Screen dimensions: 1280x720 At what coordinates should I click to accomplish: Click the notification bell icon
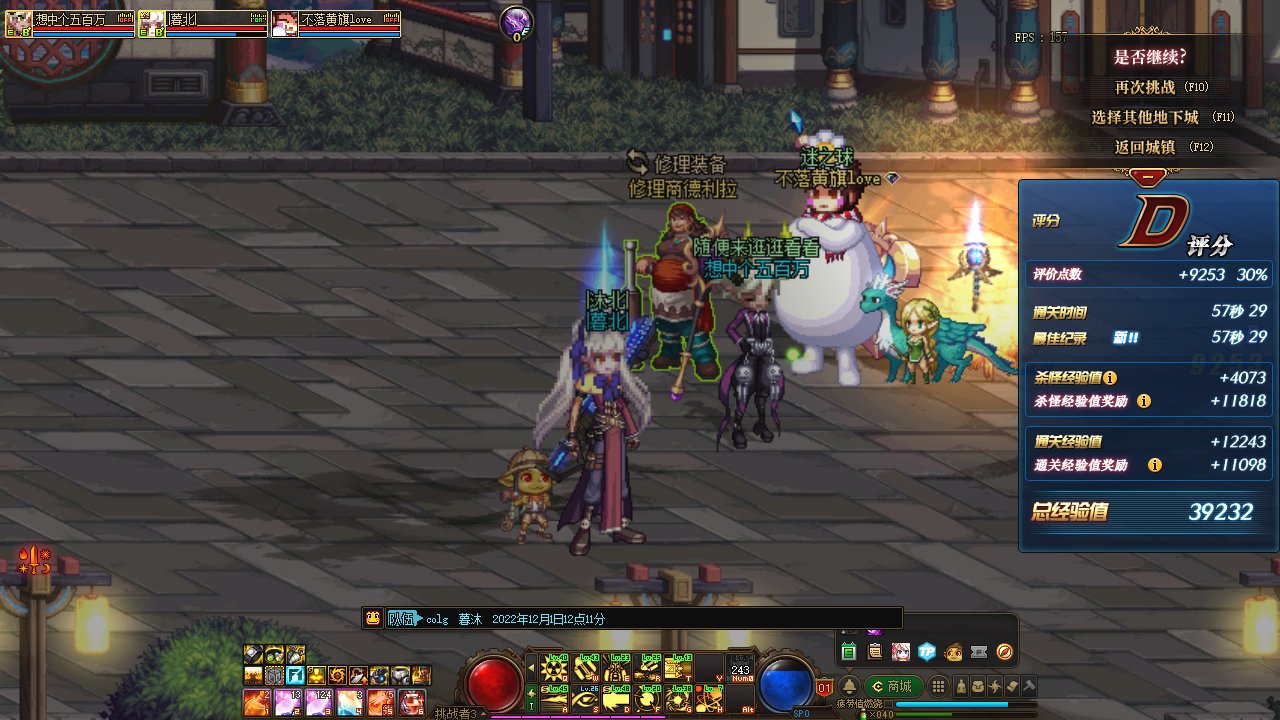(849, 686)
